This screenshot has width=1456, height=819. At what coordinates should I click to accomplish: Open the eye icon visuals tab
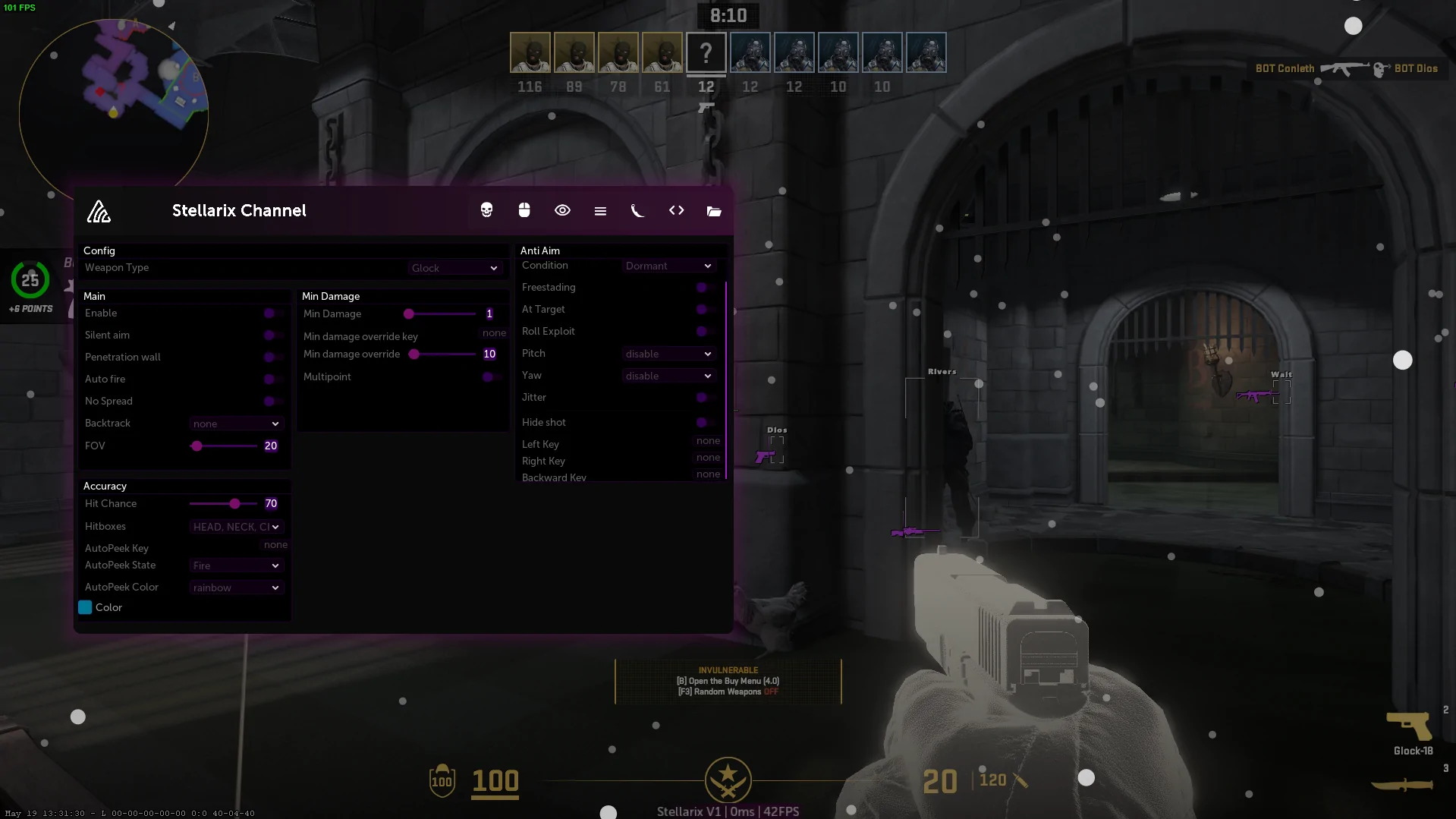tap(562, 210)
